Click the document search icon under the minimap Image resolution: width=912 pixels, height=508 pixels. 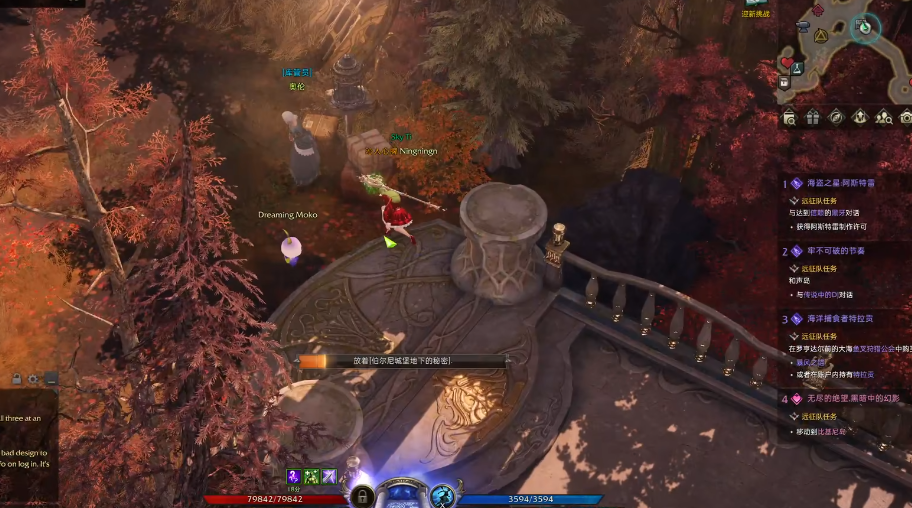click(790, 118)
